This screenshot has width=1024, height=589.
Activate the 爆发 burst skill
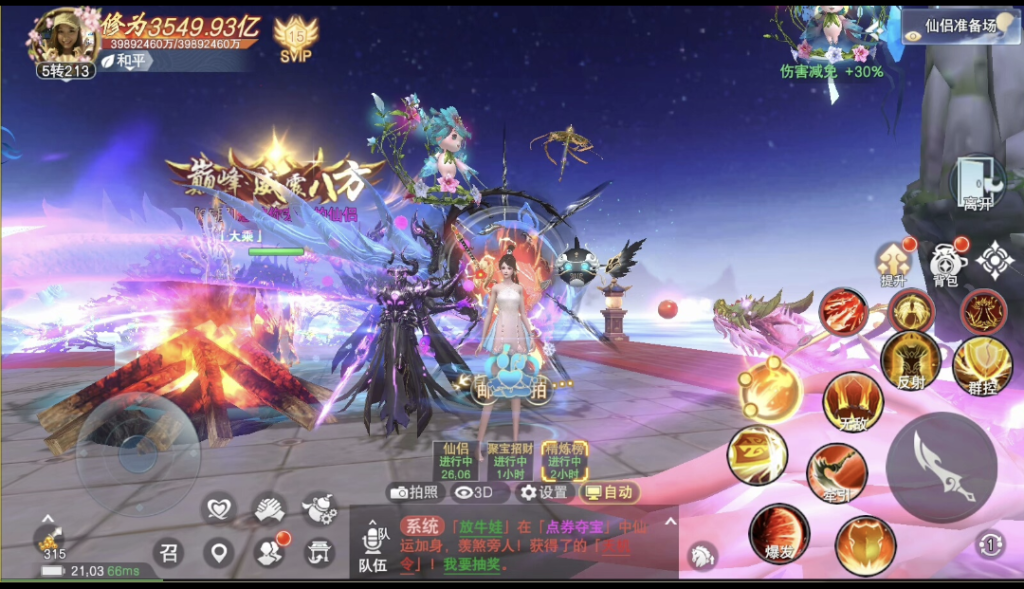(x=779, y=533)
